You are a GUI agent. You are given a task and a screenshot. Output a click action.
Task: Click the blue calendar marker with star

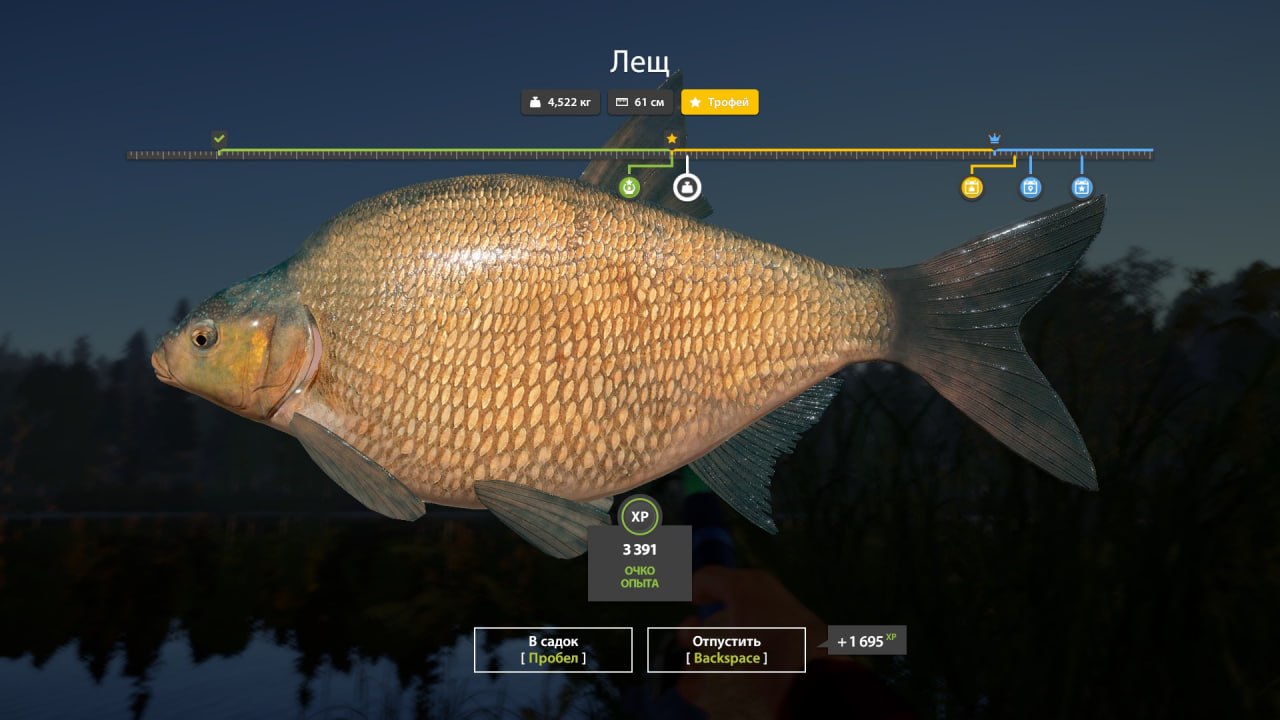(1081, 187)
